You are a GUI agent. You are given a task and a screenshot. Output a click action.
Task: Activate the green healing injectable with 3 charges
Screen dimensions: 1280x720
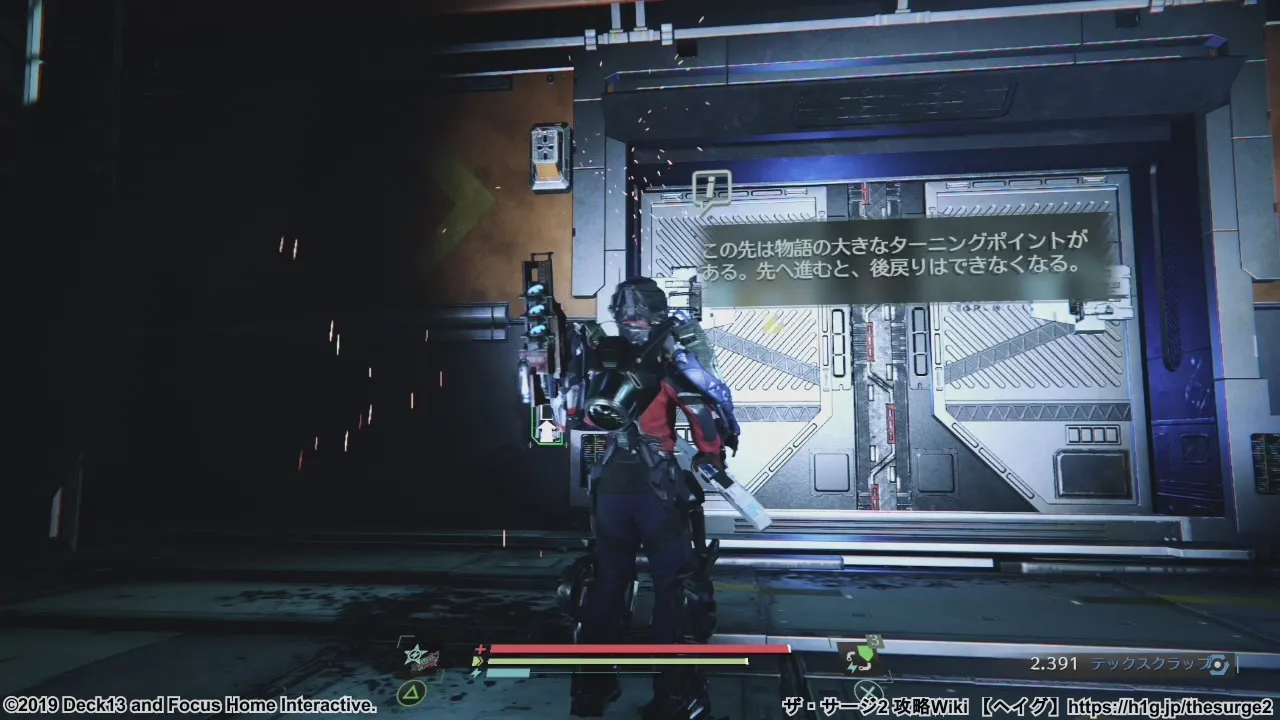coord(861,658)
